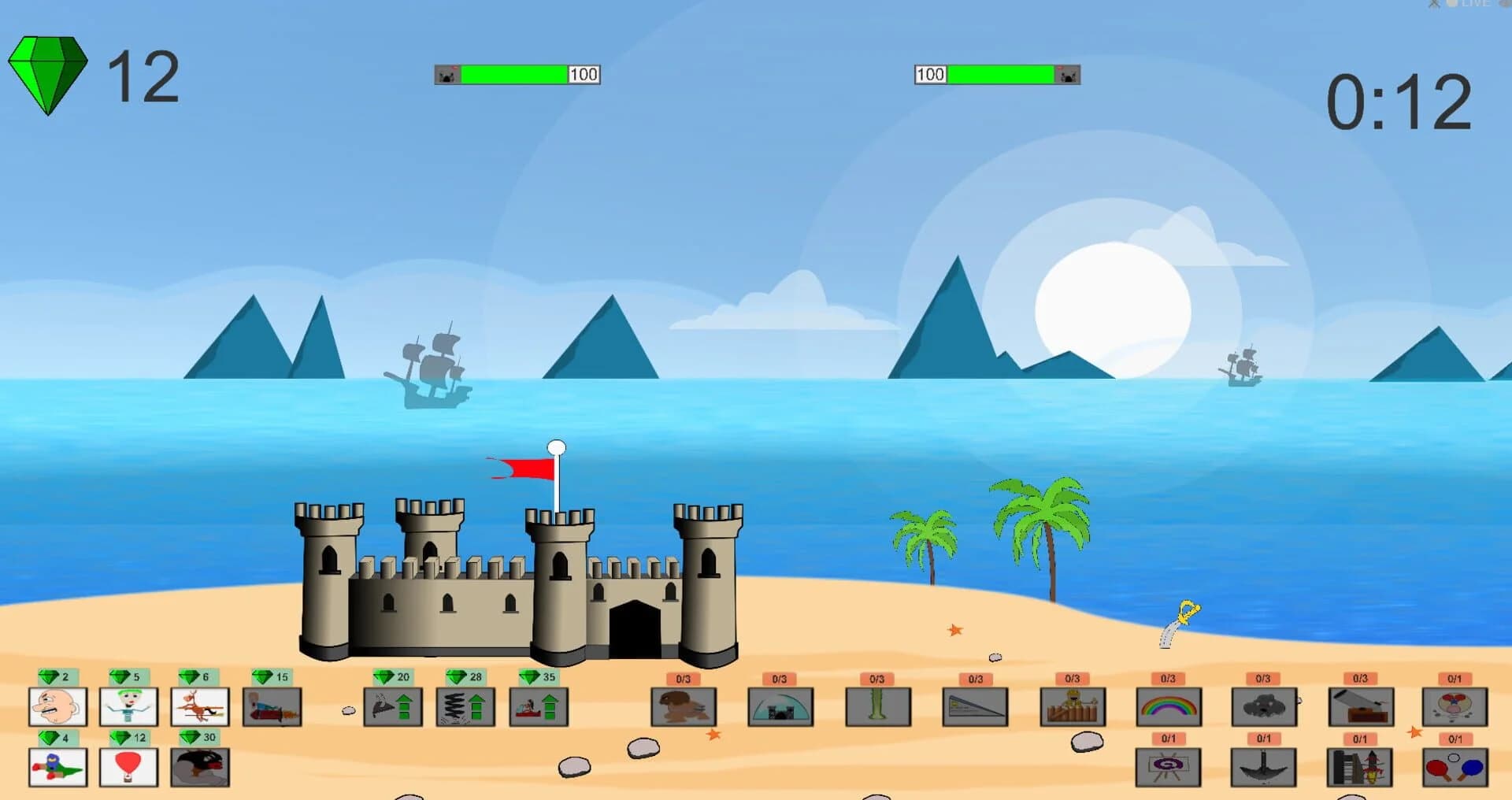1512x800 pixels.
Task: Select the black penguin unit costing 30 gems
Action: (x=198, y=768)
